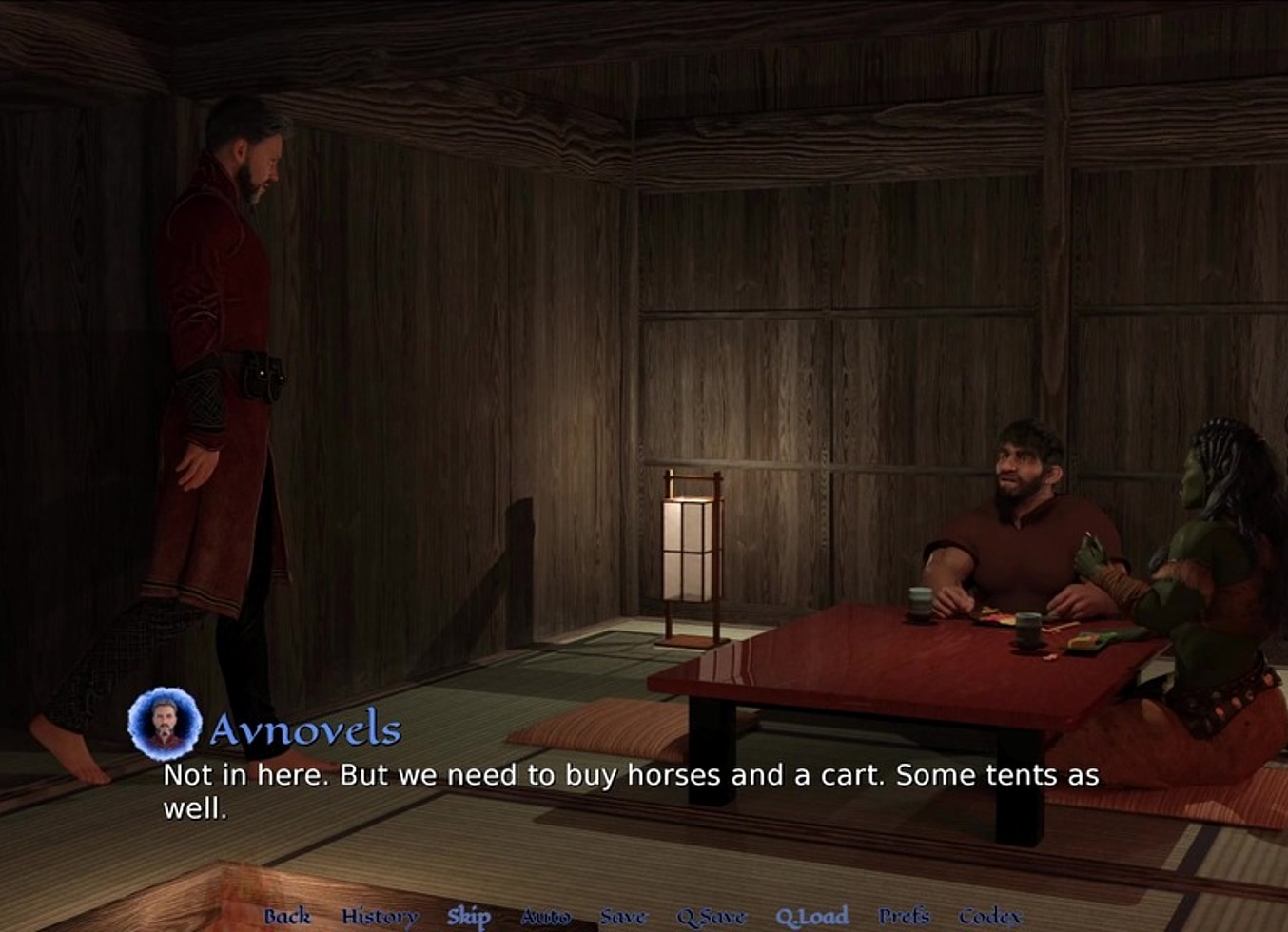Screen dimensions: 1288x932
Task: Go Back to the previous dialogue line
Action: pyautogui.click(x=290, y=916)
